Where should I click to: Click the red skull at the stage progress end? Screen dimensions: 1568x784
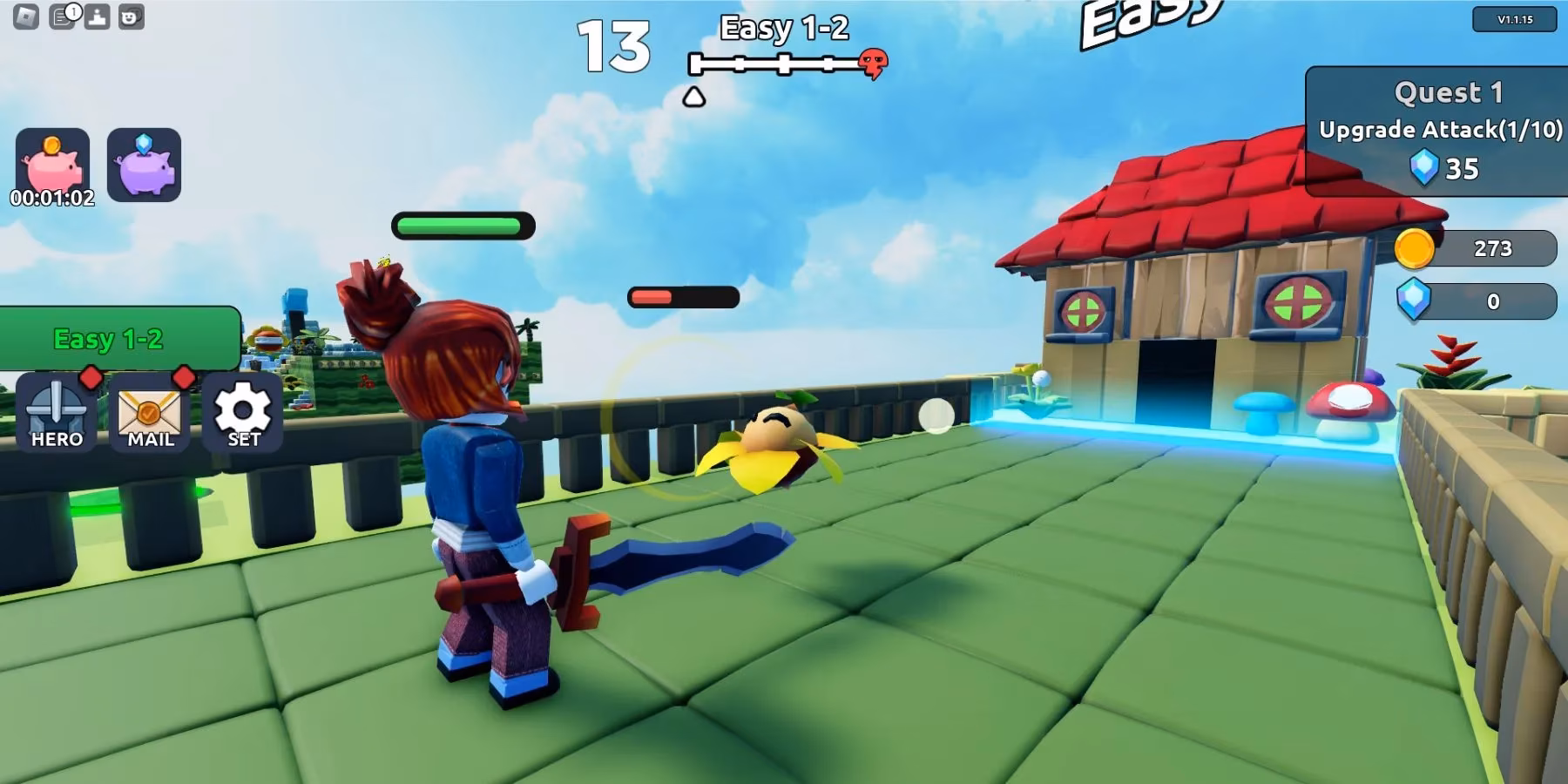(870, 60)
